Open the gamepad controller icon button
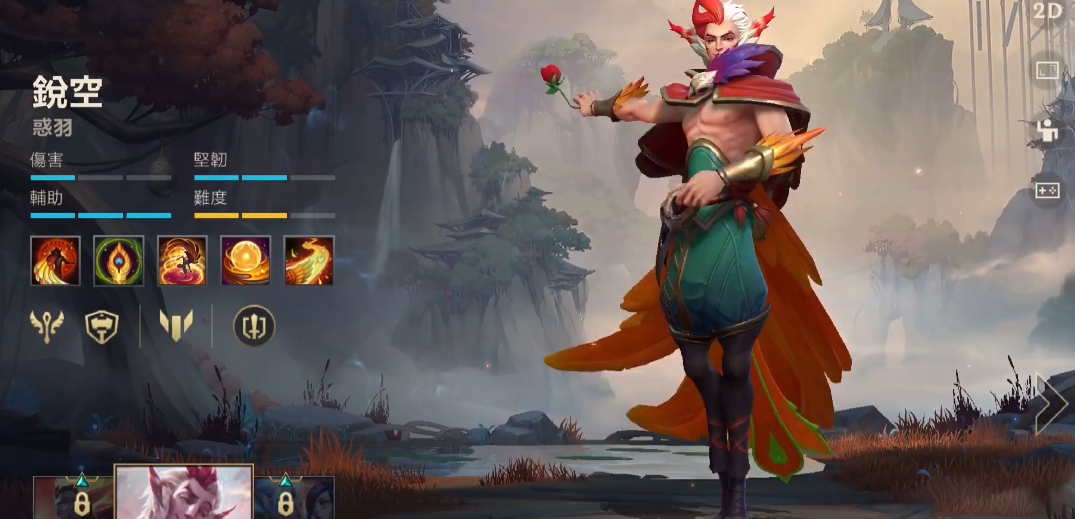Image resolution: width=1075 pixels, height=519 pixels. coord(1047,190)
